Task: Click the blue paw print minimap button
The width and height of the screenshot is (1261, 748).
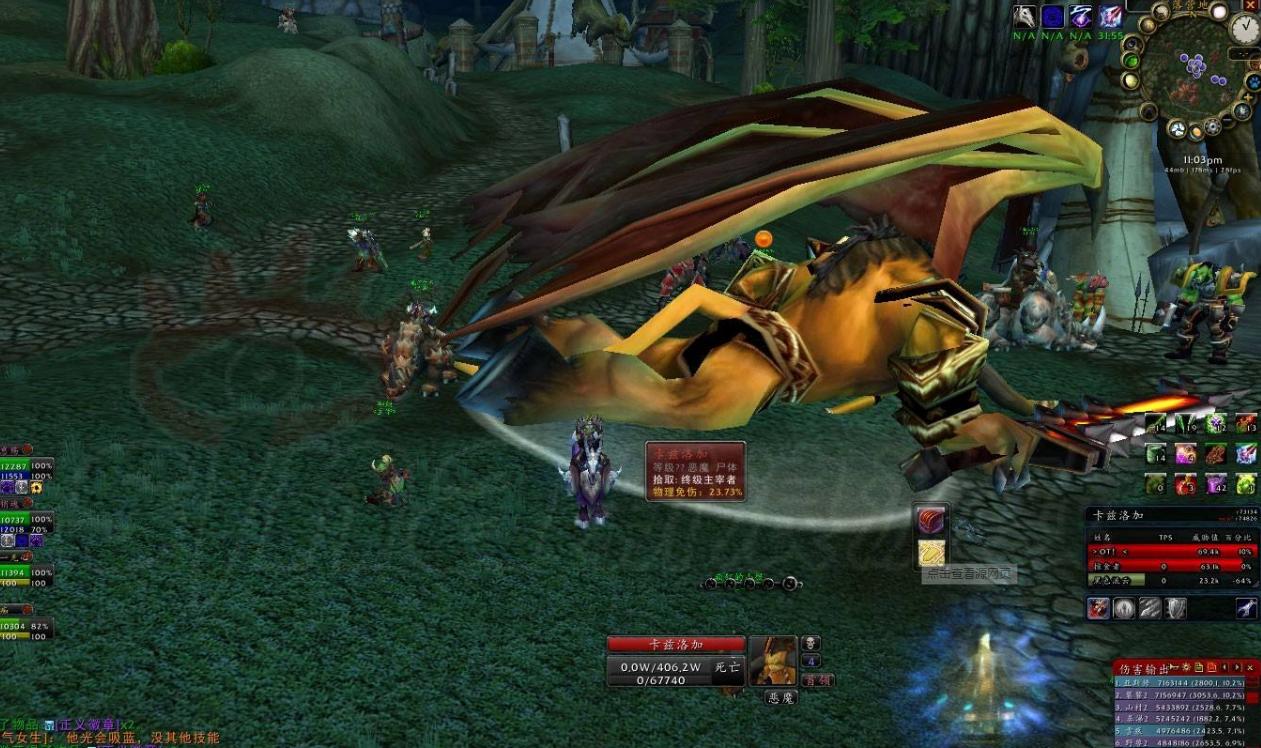Action: point(1254,82)
